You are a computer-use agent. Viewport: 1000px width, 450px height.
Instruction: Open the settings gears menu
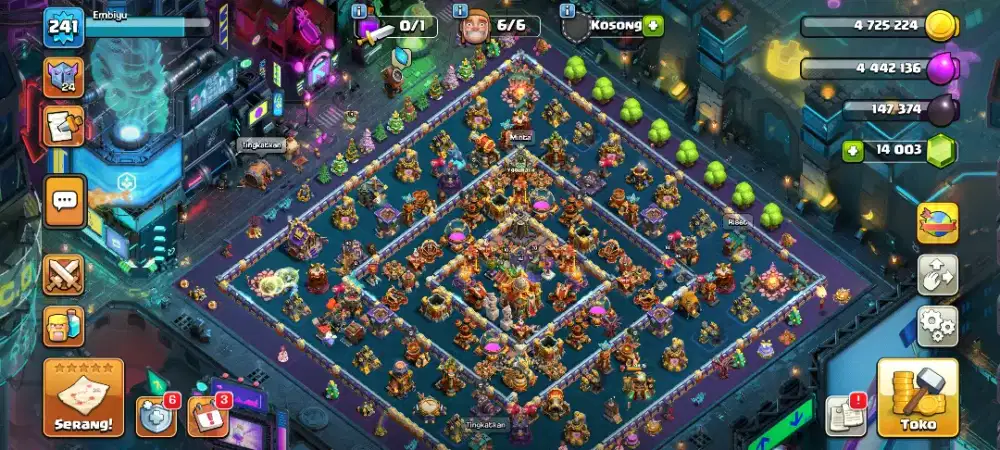click(938, 326)
